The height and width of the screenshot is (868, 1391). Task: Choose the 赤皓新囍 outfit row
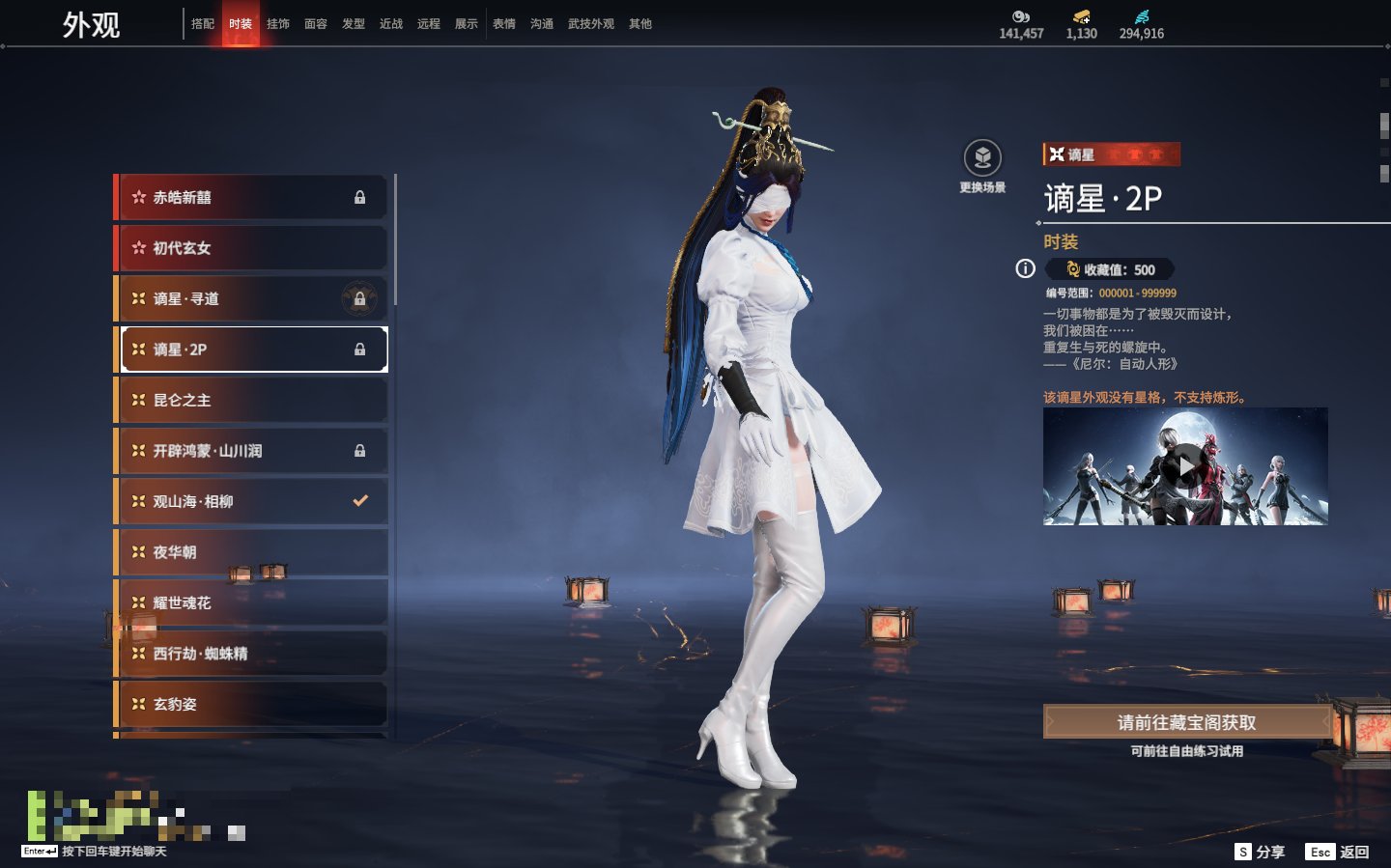(x=251, y=197)
